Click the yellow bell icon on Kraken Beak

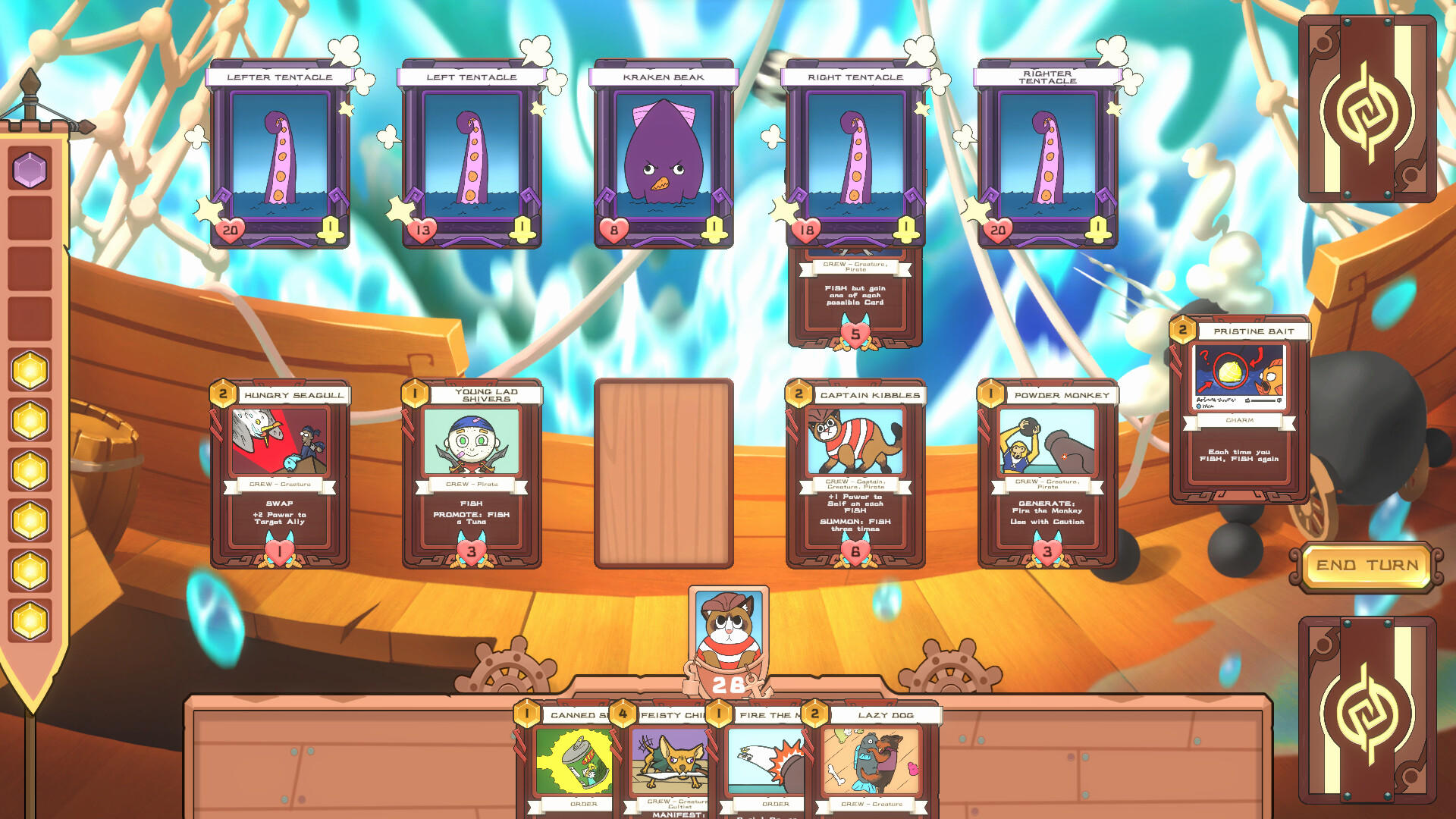pos(713,228)
